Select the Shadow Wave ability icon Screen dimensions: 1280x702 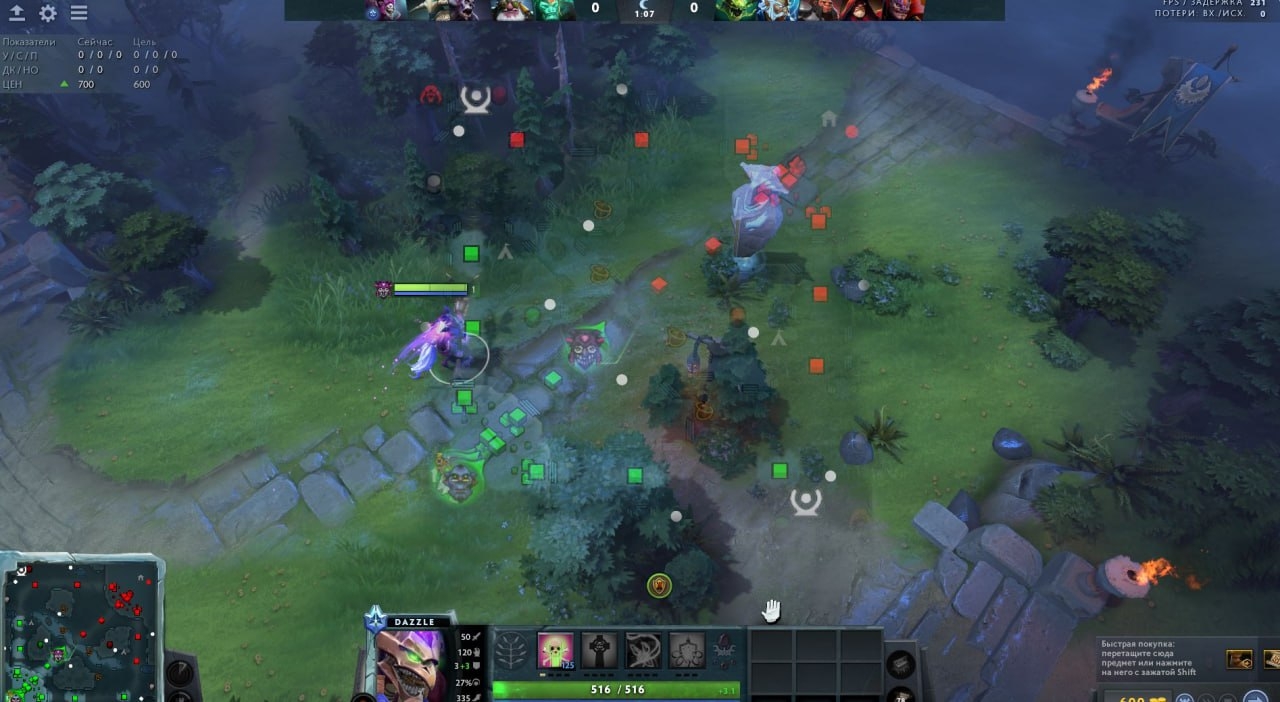tap(643, 650)
